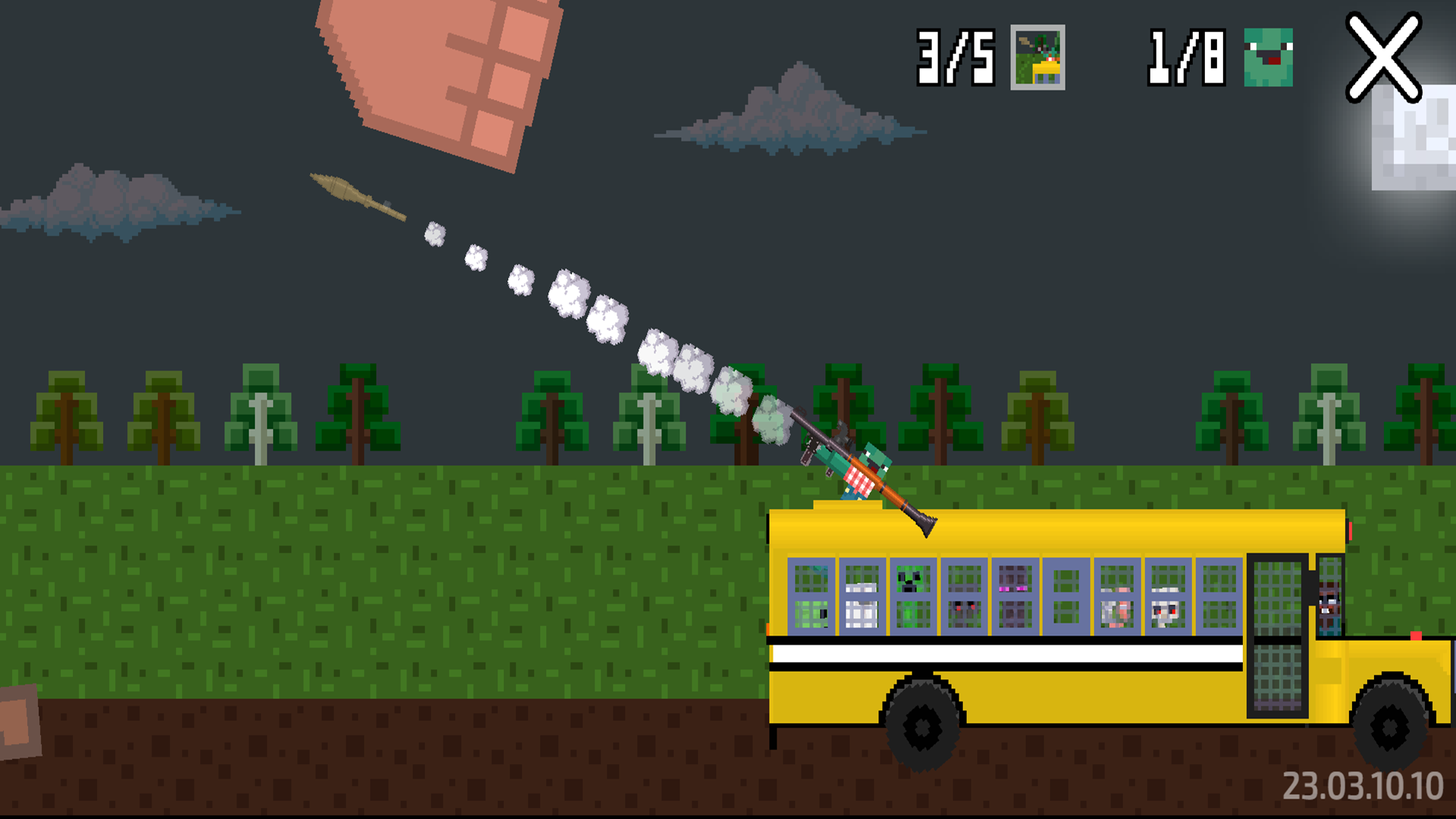
Task: Click the smoke trail behind the rocket
Action: coord(607,318)
